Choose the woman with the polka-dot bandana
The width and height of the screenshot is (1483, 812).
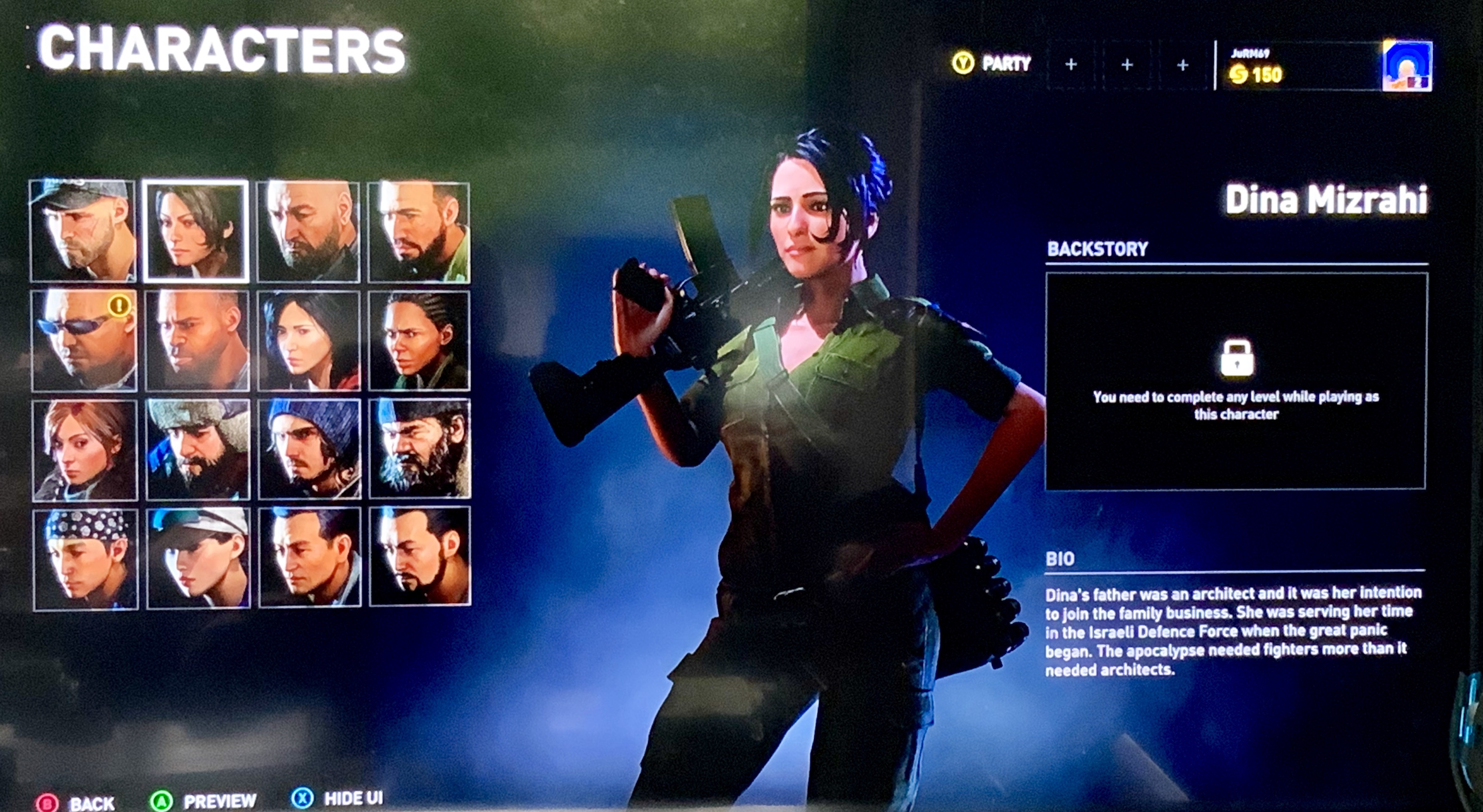click(x=86, y=559)
